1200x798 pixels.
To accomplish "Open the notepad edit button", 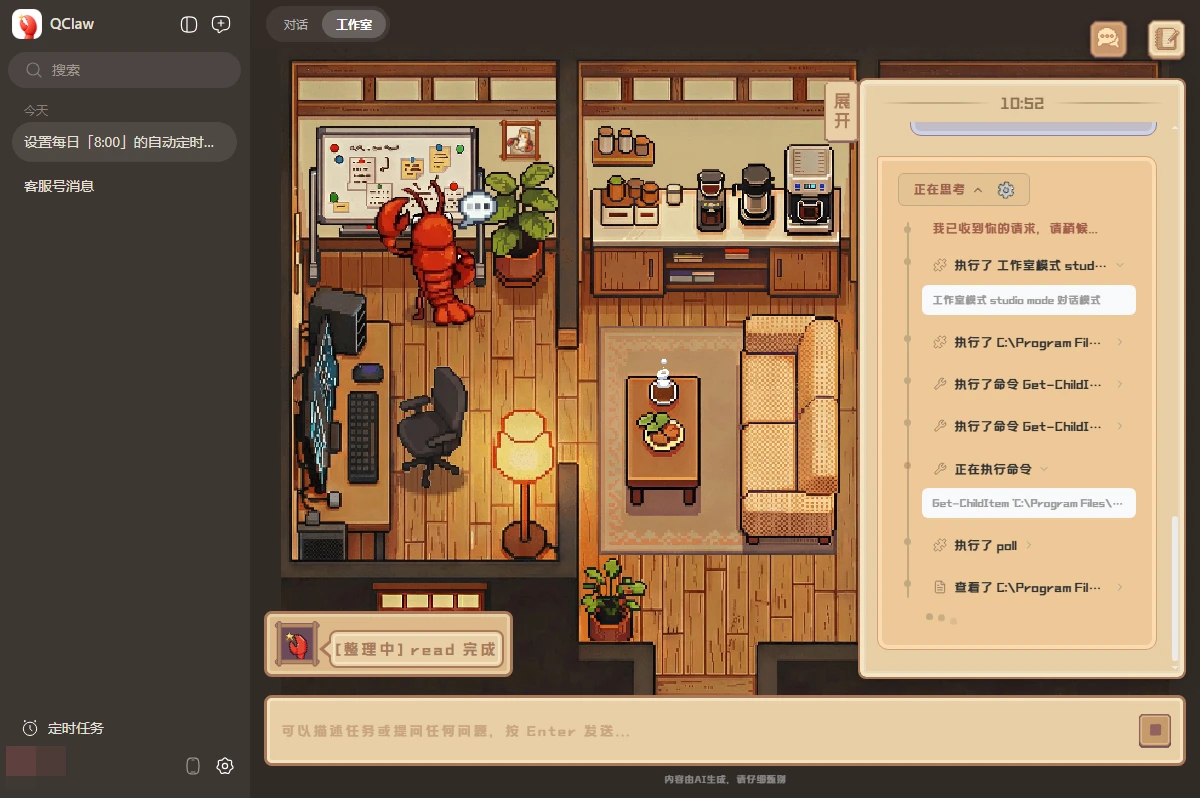I will point(1166,39).
